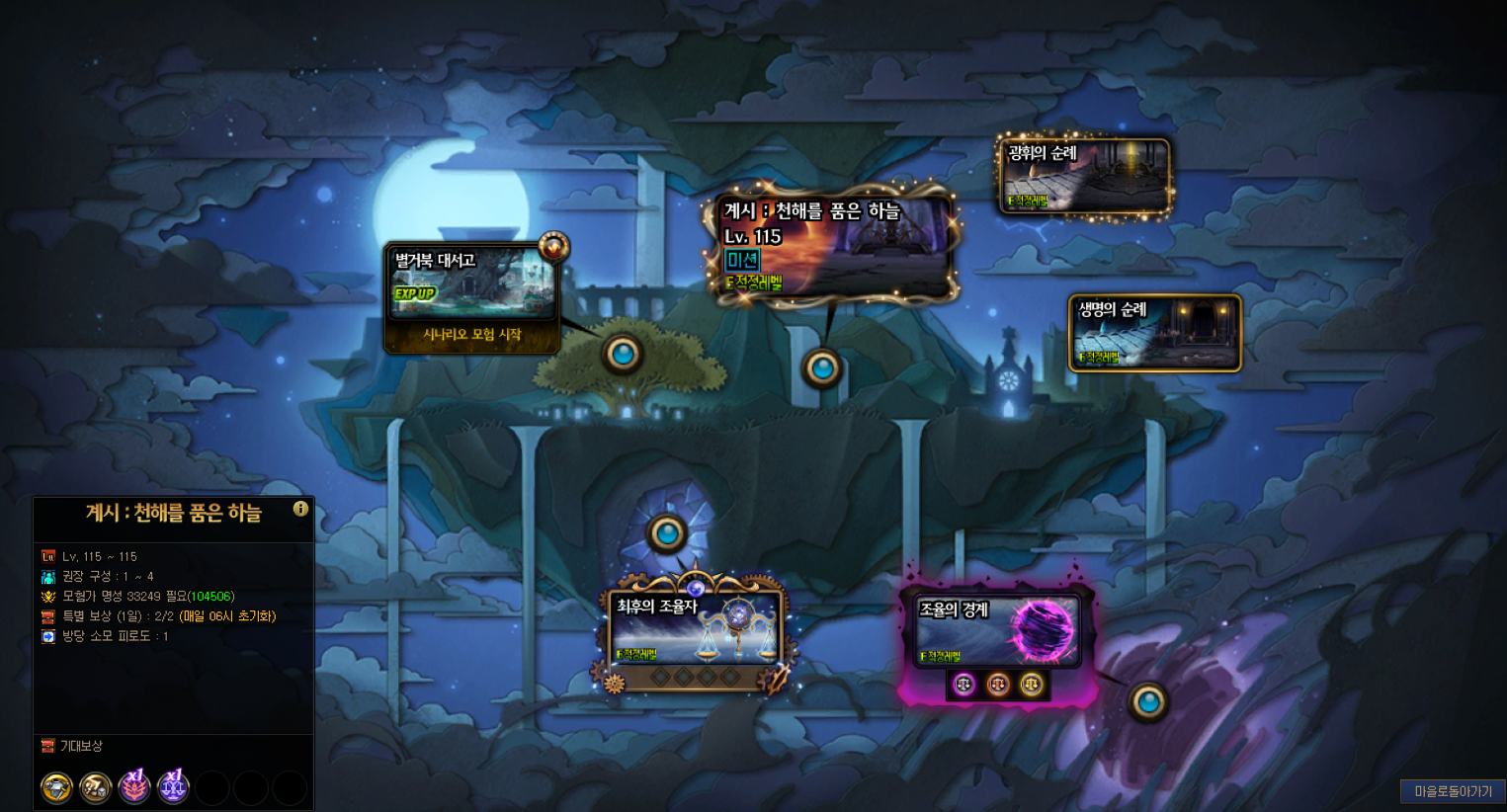Pick the 생명의 순례 dungeon card

tap(1154, 332)
